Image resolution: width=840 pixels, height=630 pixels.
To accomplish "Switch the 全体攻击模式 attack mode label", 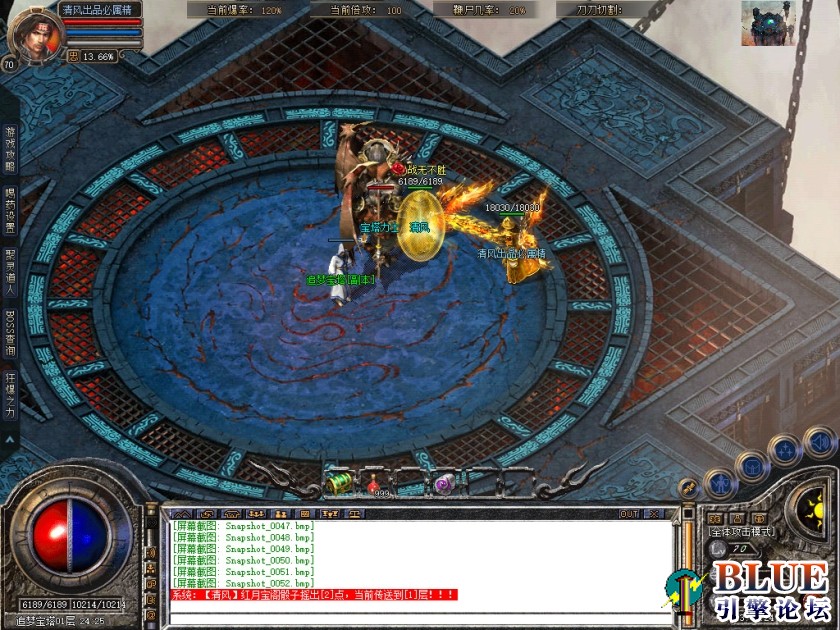I will point(742,532).
